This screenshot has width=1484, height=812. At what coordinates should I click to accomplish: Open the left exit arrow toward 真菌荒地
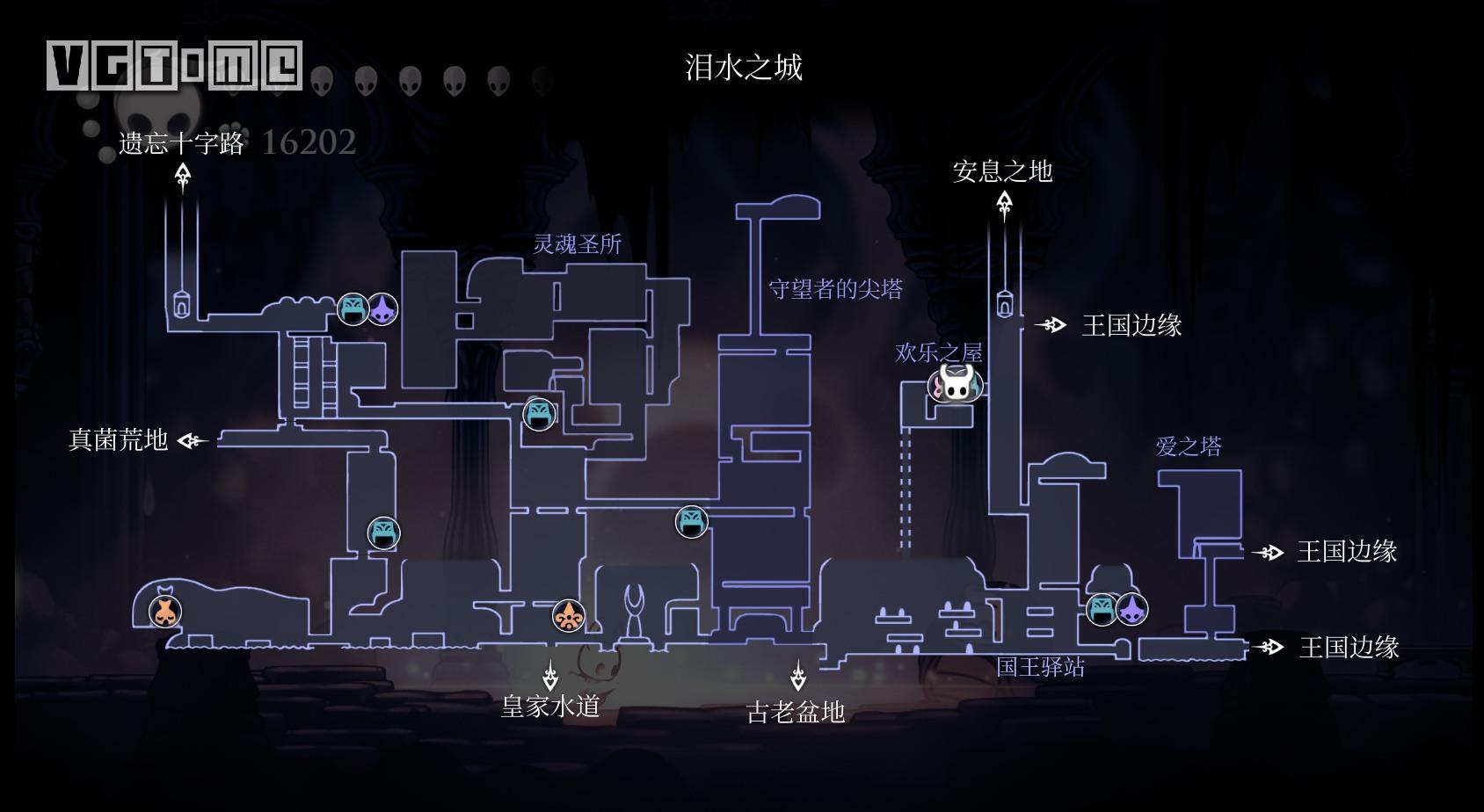coord(192,439)
